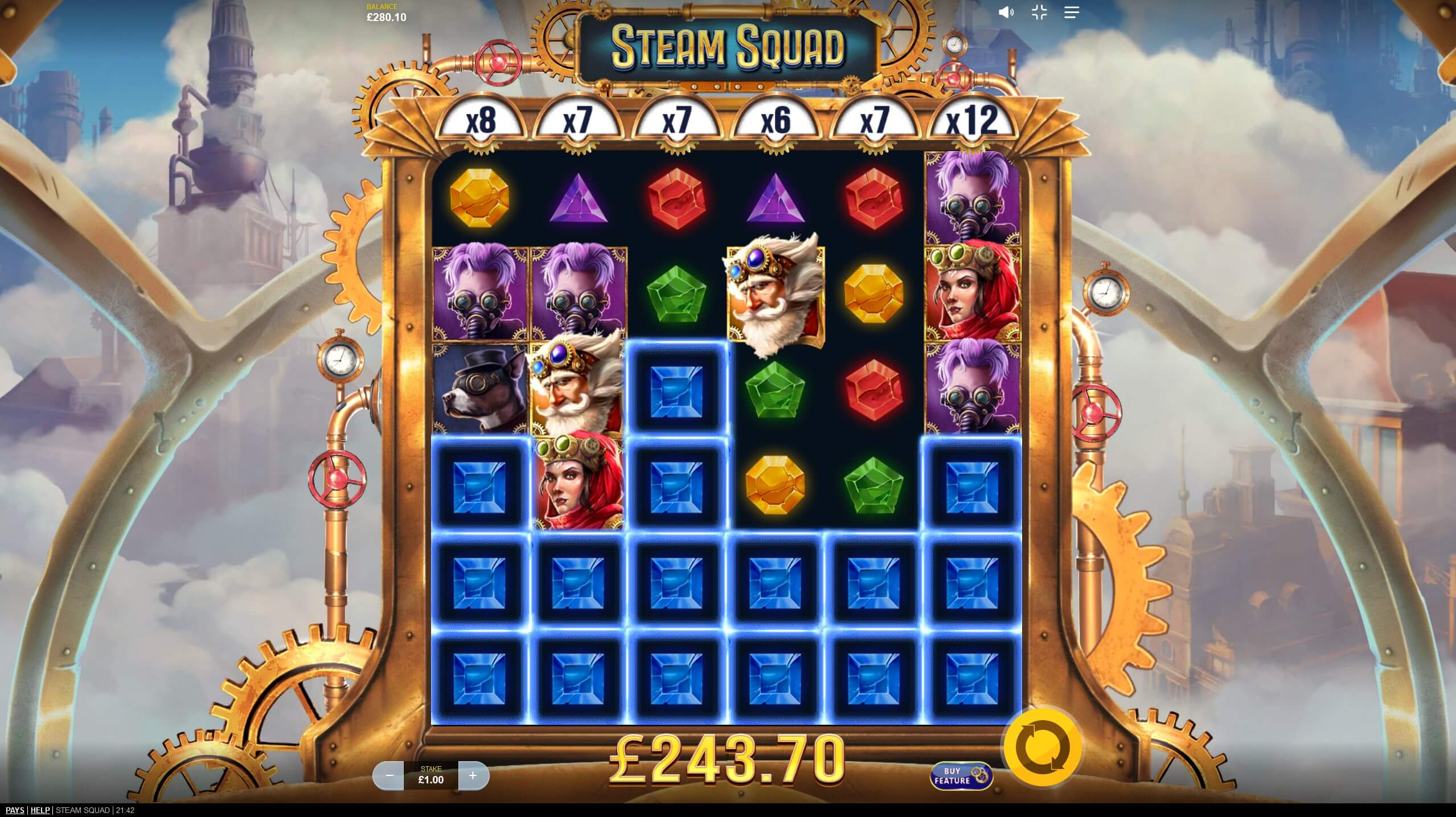Open the PAYS information link
This screenshot has height=817, width=1456.
pyautogui.click(x=14, y=810)
